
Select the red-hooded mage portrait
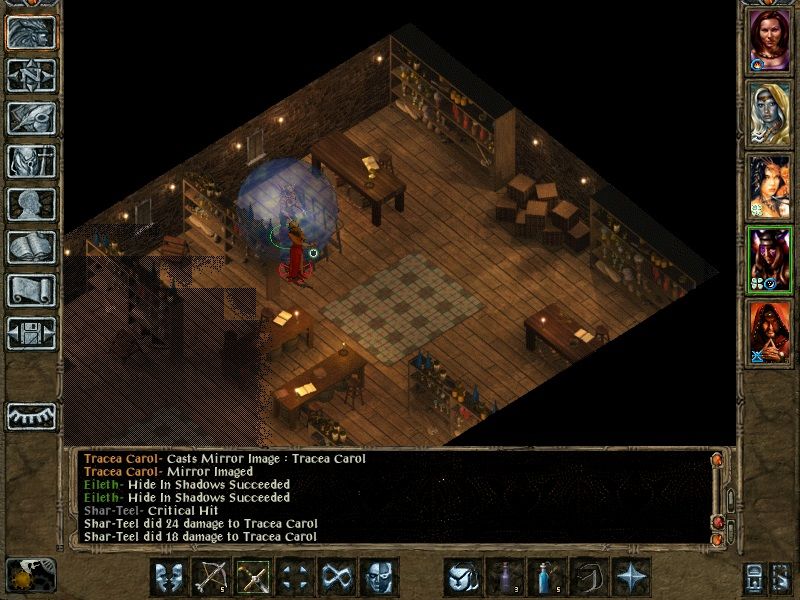click(770, 331)
